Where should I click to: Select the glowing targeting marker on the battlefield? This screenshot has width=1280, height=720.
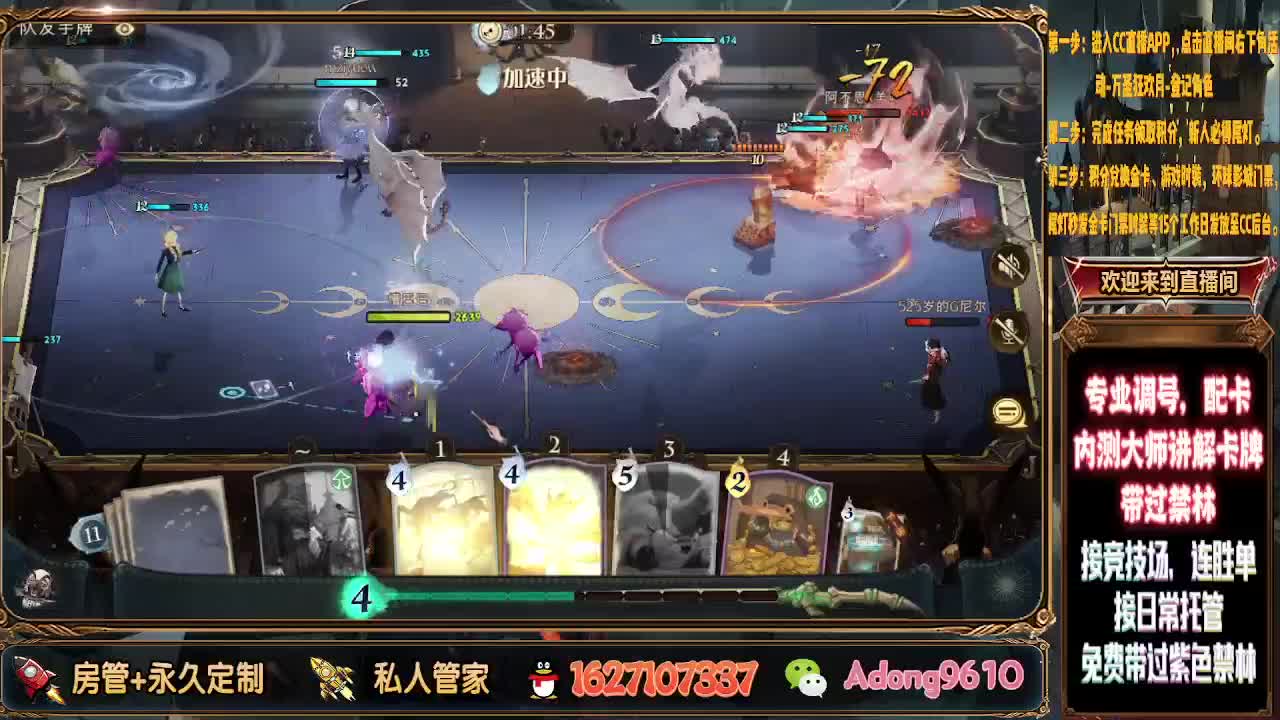(x=233, y=393)
